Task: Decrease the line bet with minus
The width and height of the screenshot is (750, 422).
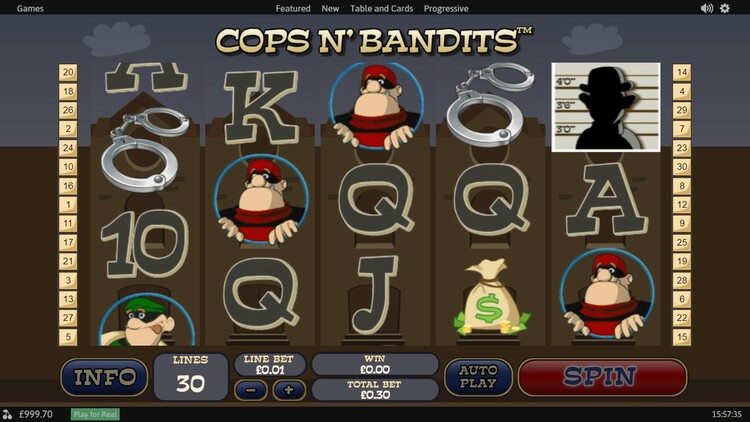Action: pyautogui.click(x=250, y=389)
